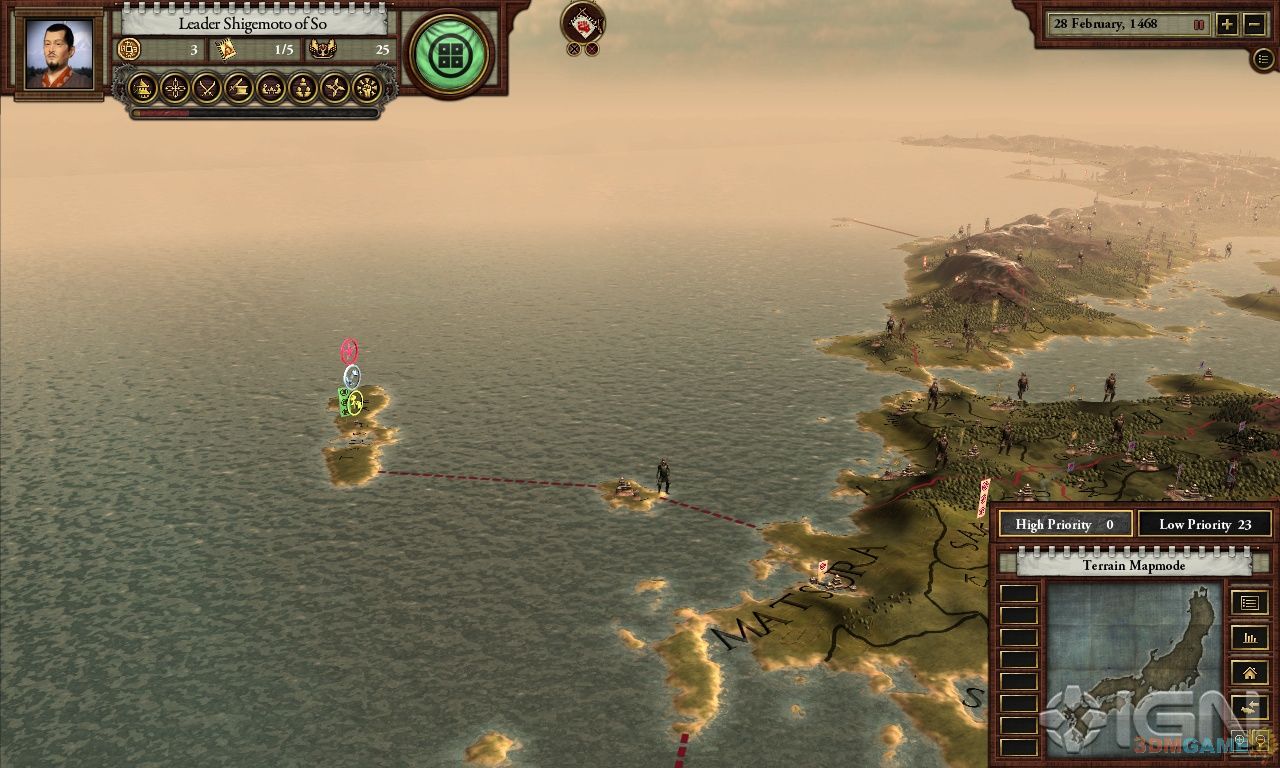Open the four-pointed cross icon
This screenshot has width=1280, height=768.
click(176, 88)
